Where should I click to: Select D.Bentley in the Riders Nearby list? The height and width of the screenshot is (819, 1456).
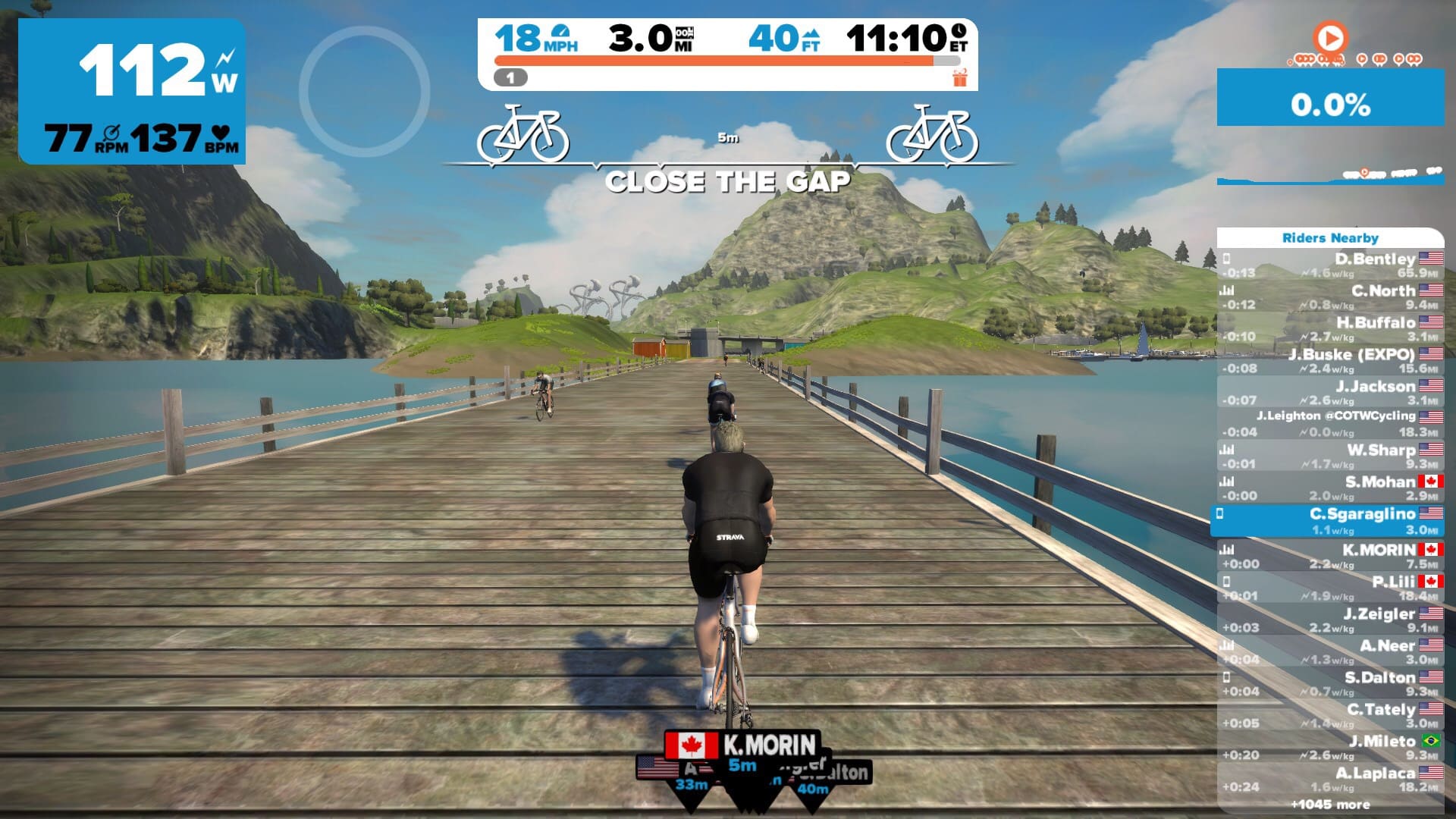pos(1330,265)
